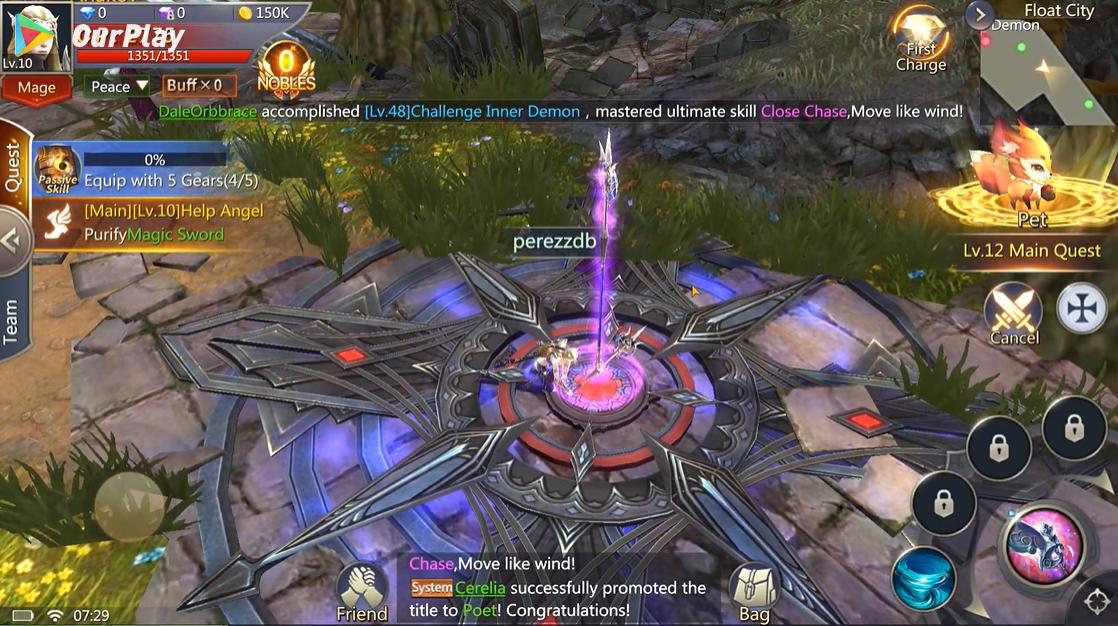Show the Buff ×0 list
Screen dimensions: 1118x626
pos(194,86)
